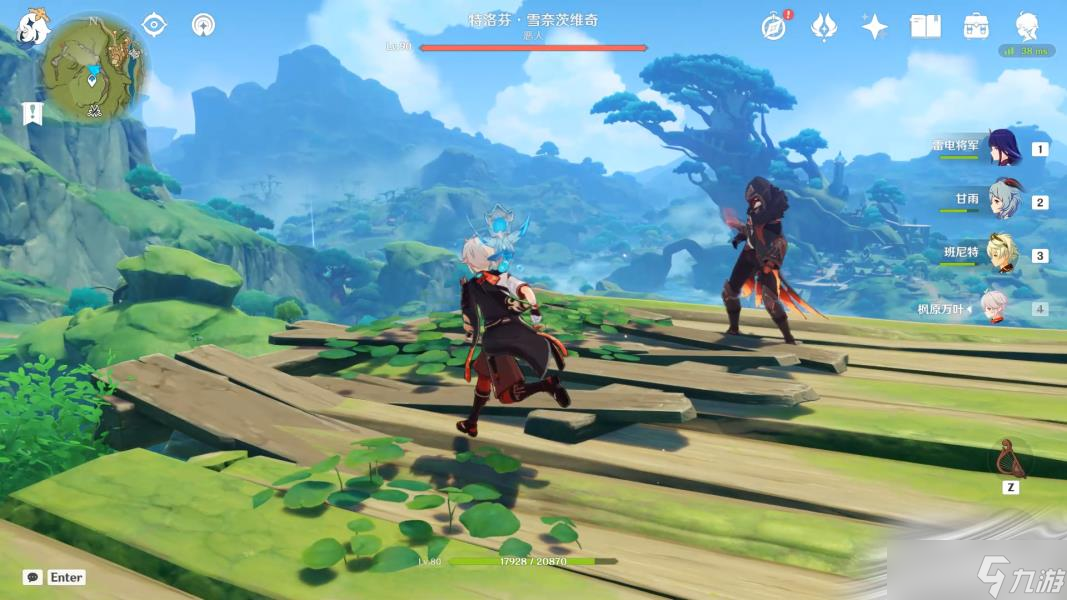The width and height of the screenshot is (1067, 600).
Task: Open the quest log bookmark icon
Action: 33,113
